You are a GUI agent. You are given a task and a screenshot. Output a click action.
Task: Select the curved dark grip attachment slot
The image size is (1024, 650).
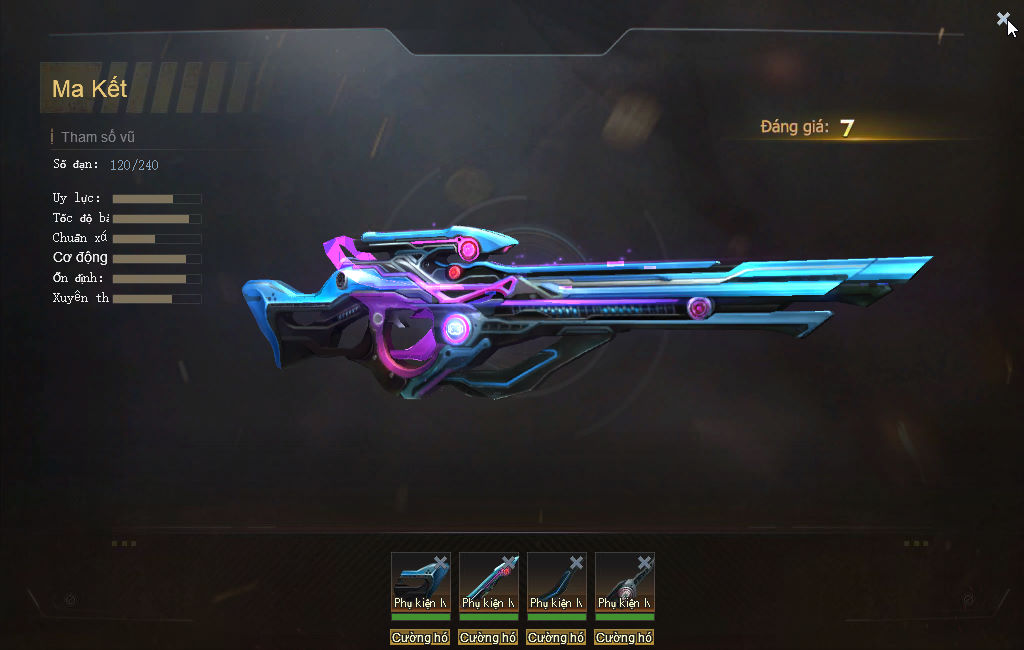pos(555,582)
